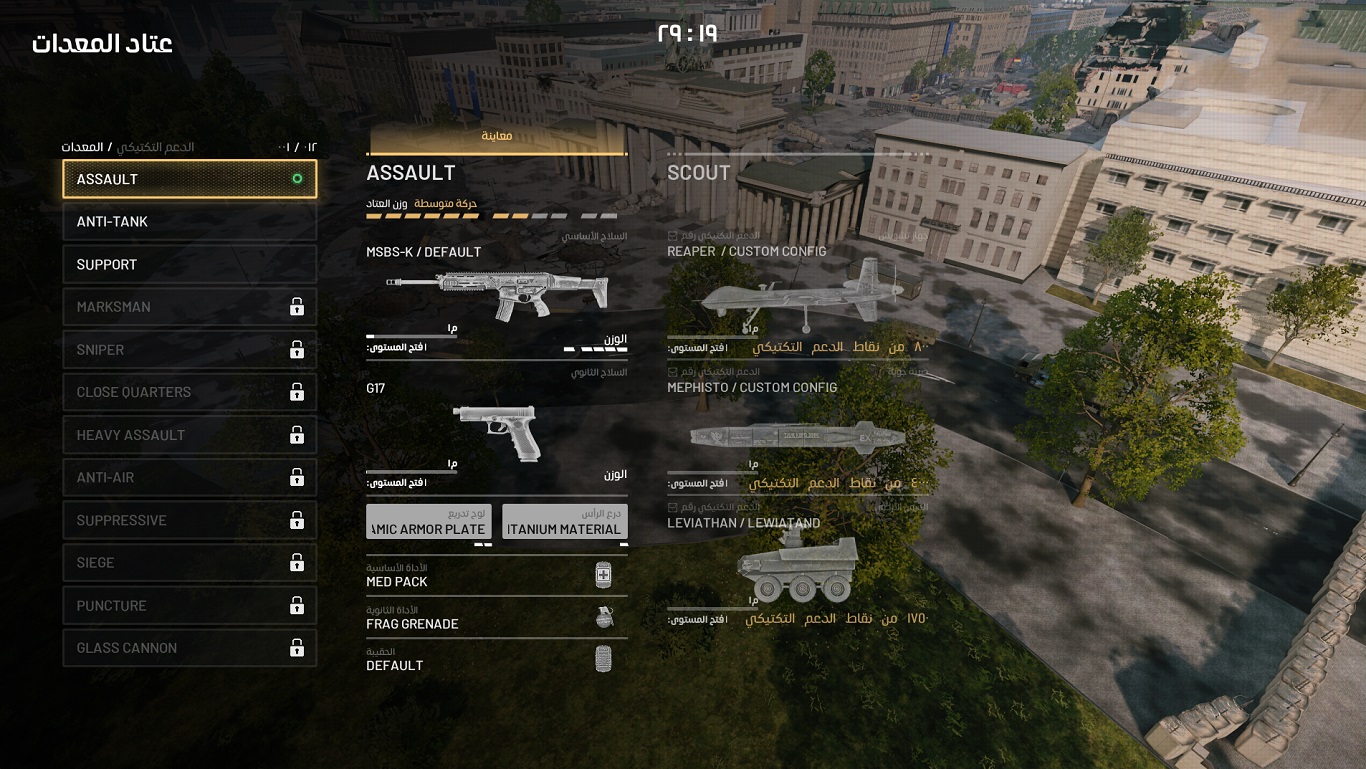Open the Ceramic Armor Plate slot

point(428,522)
